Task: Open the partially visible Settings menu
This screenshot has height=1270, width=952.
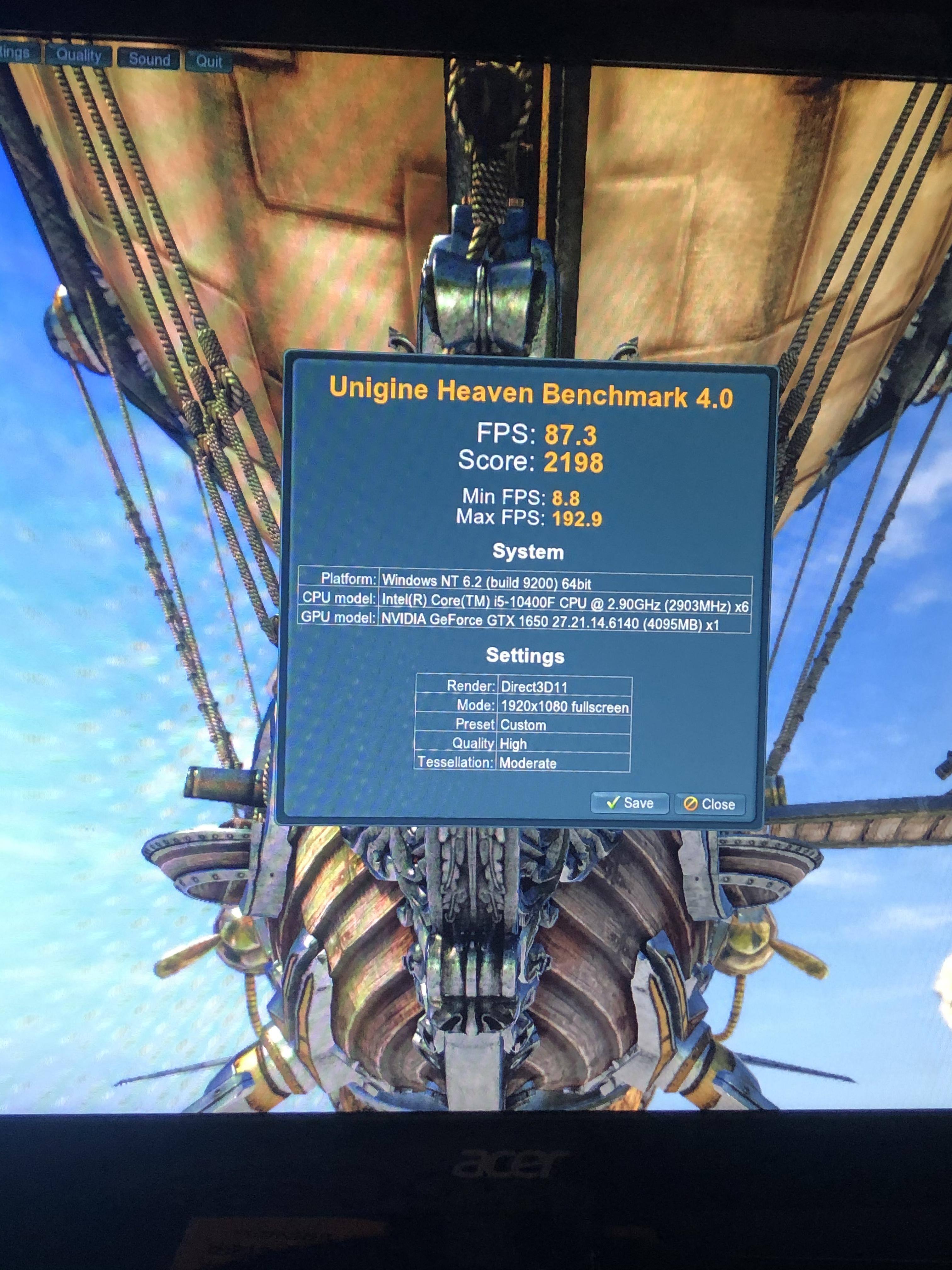Action: pos(16,54)
